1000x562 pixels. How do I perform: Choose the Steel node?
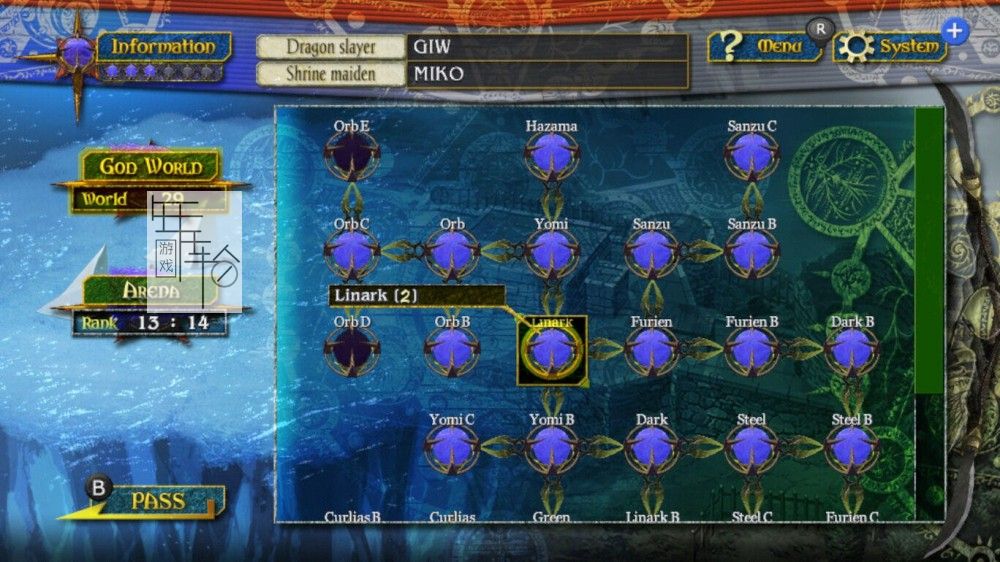(751, 447)
